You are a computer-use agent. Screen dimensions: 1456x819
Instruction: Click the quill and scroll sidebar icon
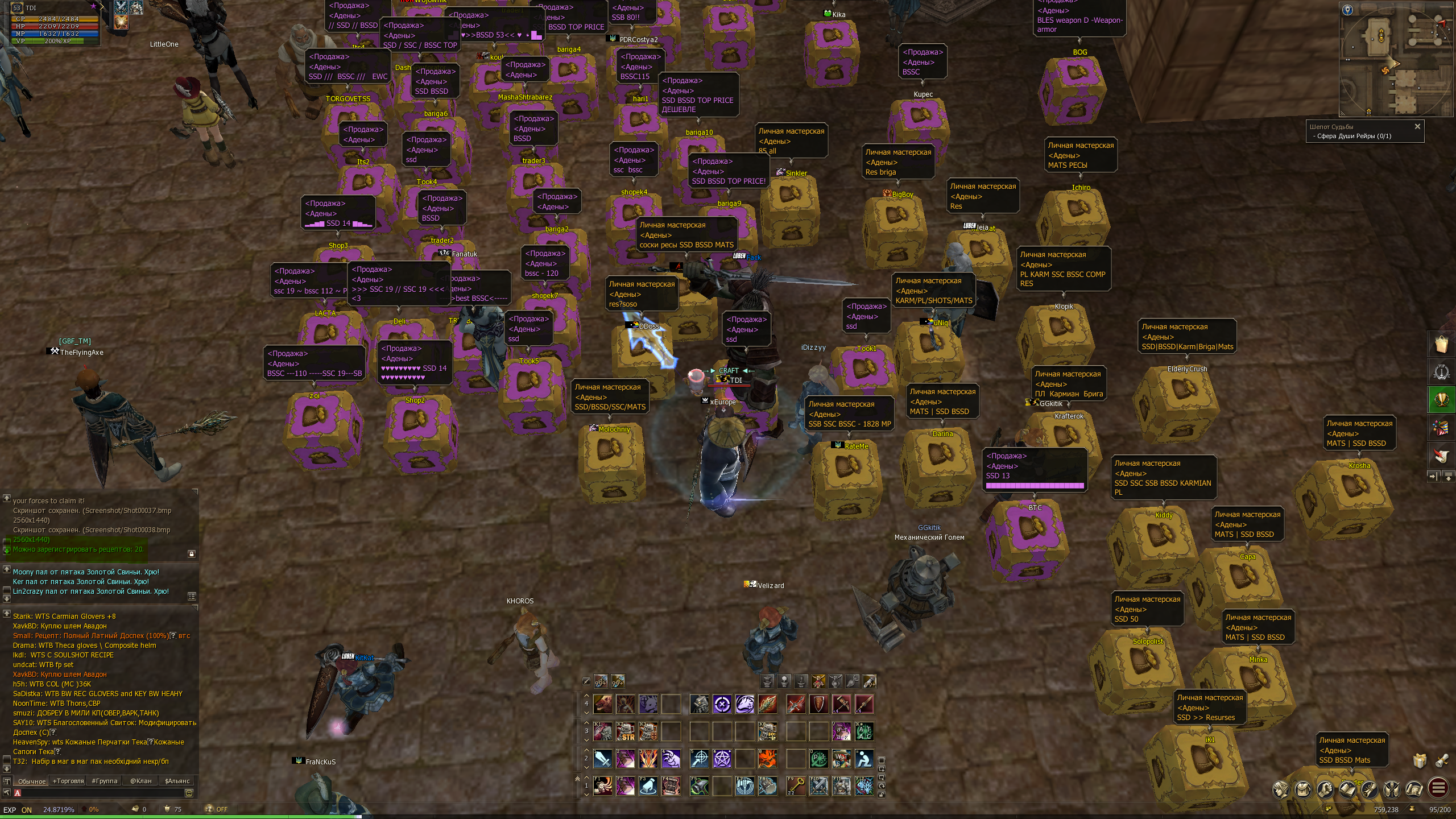1442,455
